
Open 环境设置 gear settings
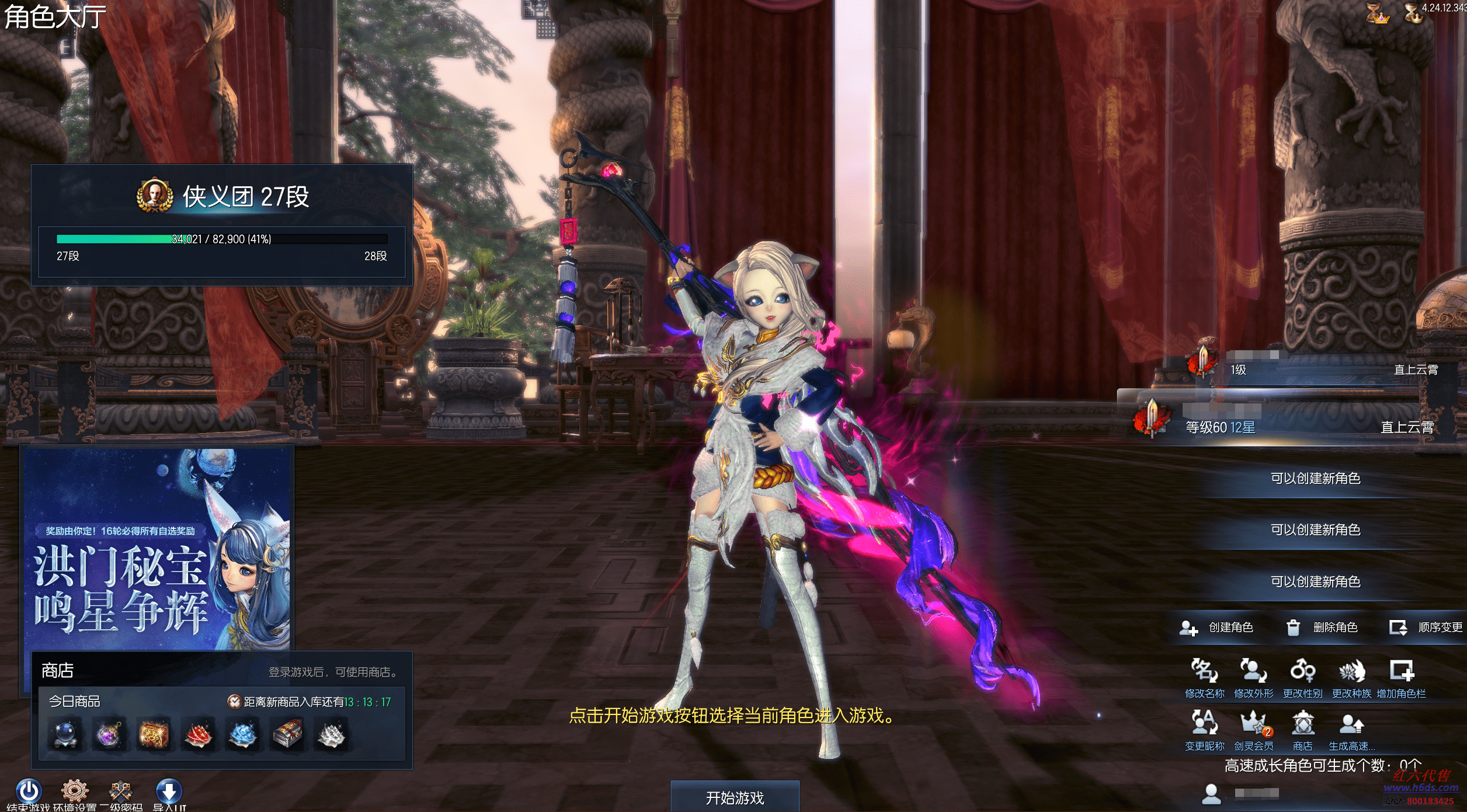[75, 792]
